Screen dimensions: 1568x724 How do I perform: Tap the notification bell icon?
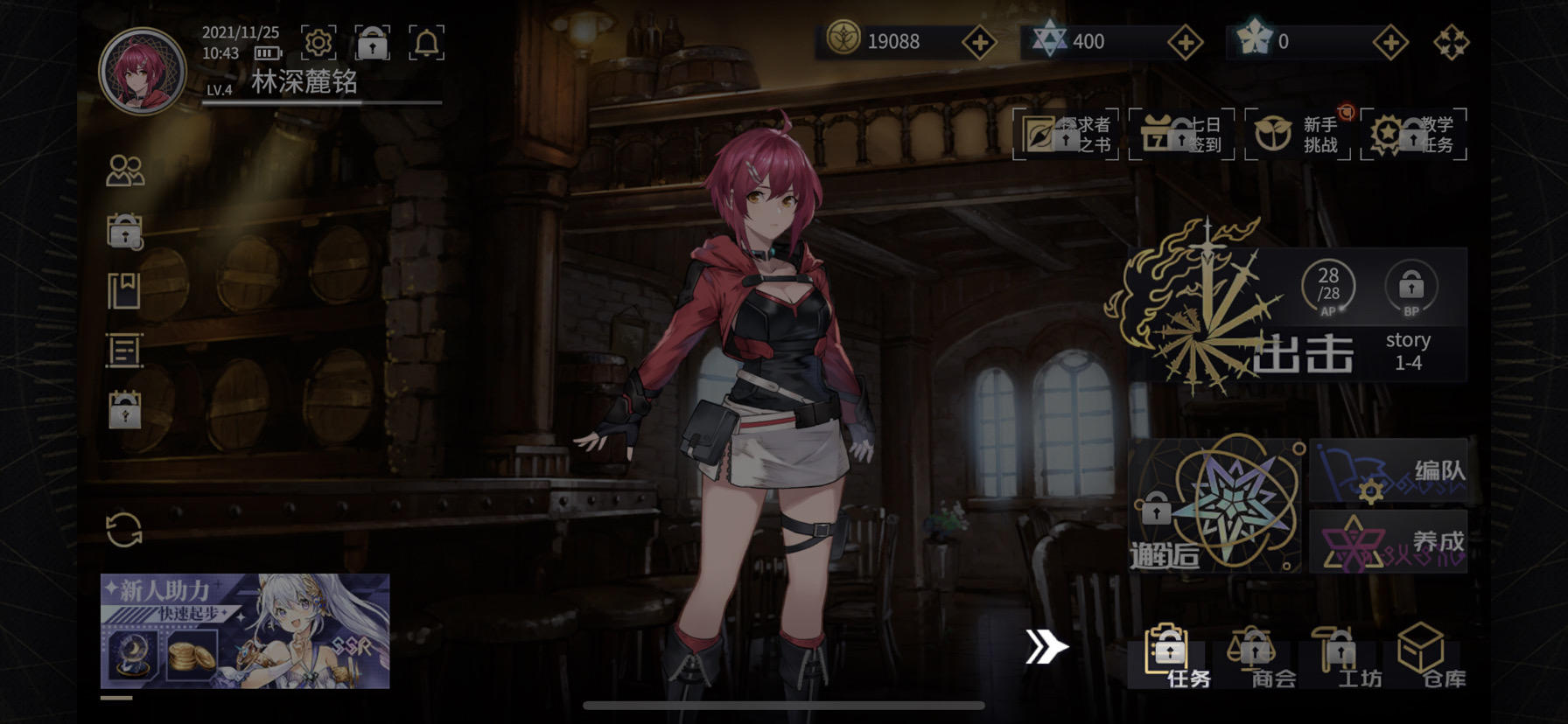coord(428,43)
